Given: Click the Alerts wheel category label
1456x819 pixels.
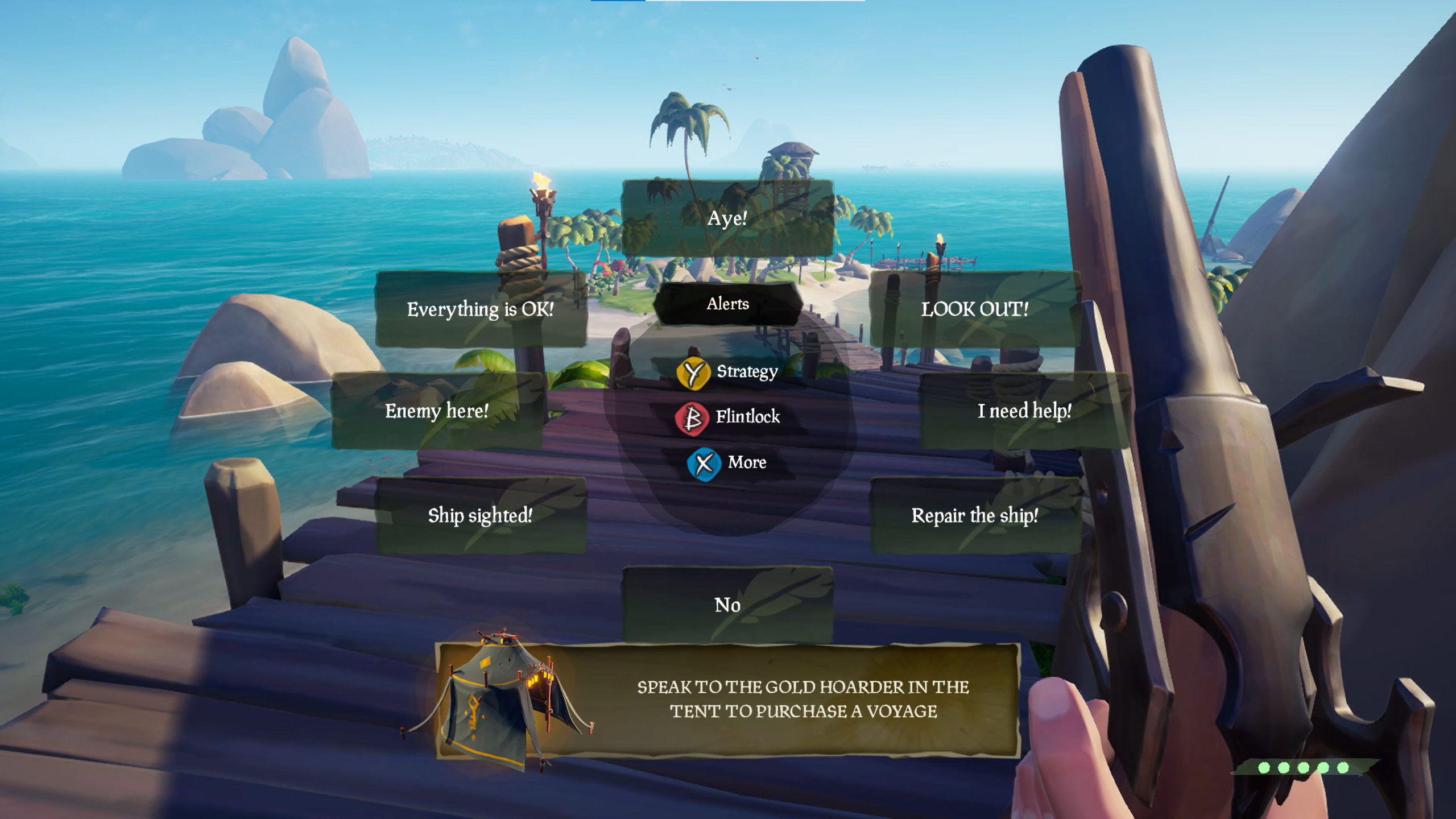Looking at the screenshot, I should (x=728, y=304).
